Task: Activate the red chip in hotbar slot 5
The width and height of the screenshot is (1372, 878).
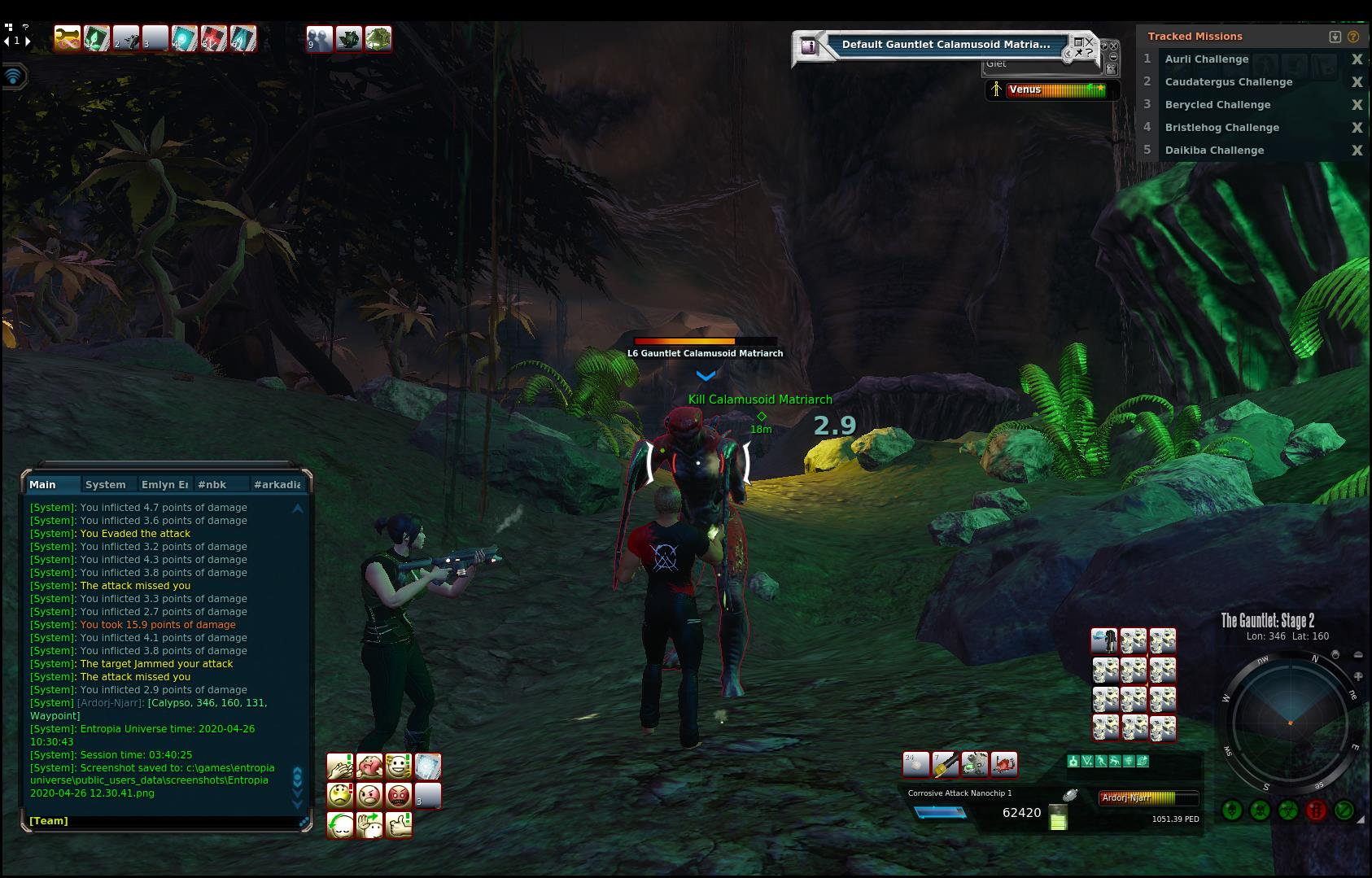Action: [x=214, y=38]
